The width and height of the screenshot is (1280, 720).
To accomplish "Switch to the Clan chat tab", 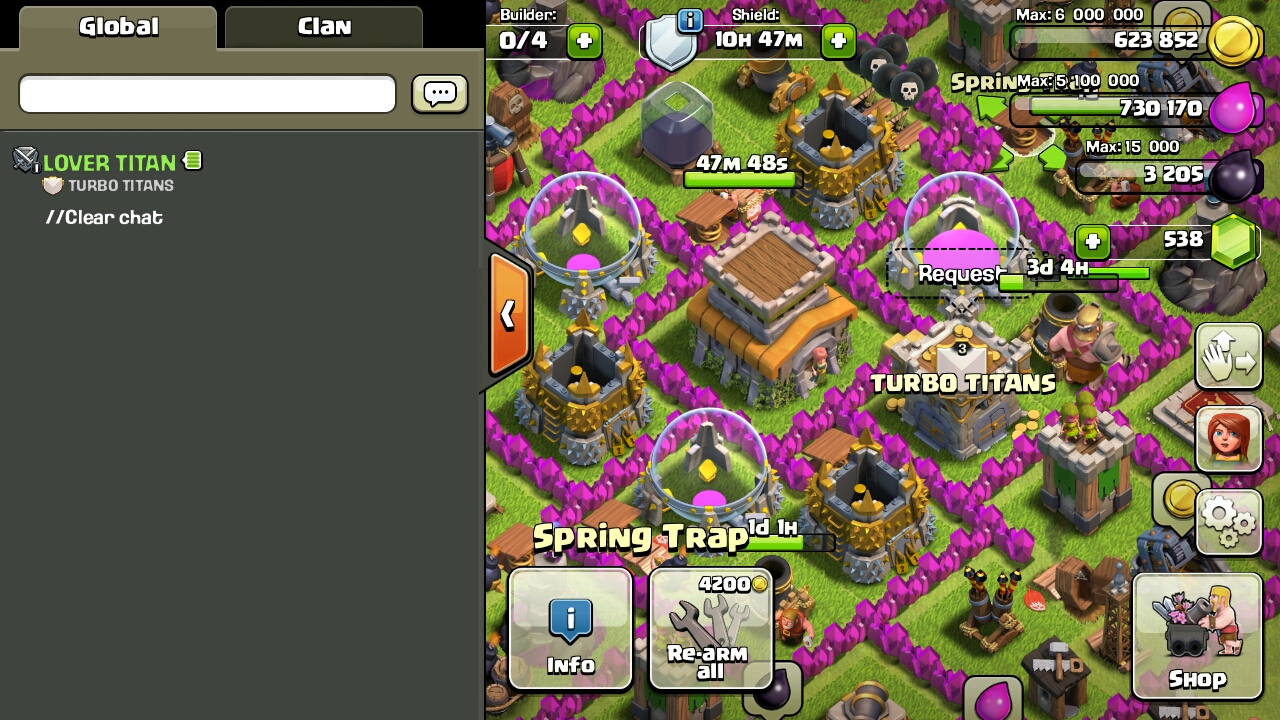I will (x=322, y=27).
